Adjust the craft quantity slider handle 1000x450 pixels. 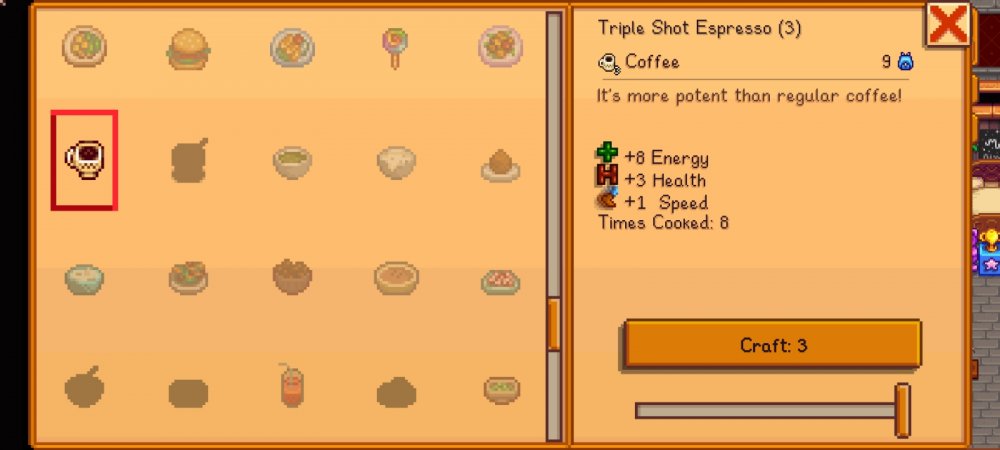902,409
